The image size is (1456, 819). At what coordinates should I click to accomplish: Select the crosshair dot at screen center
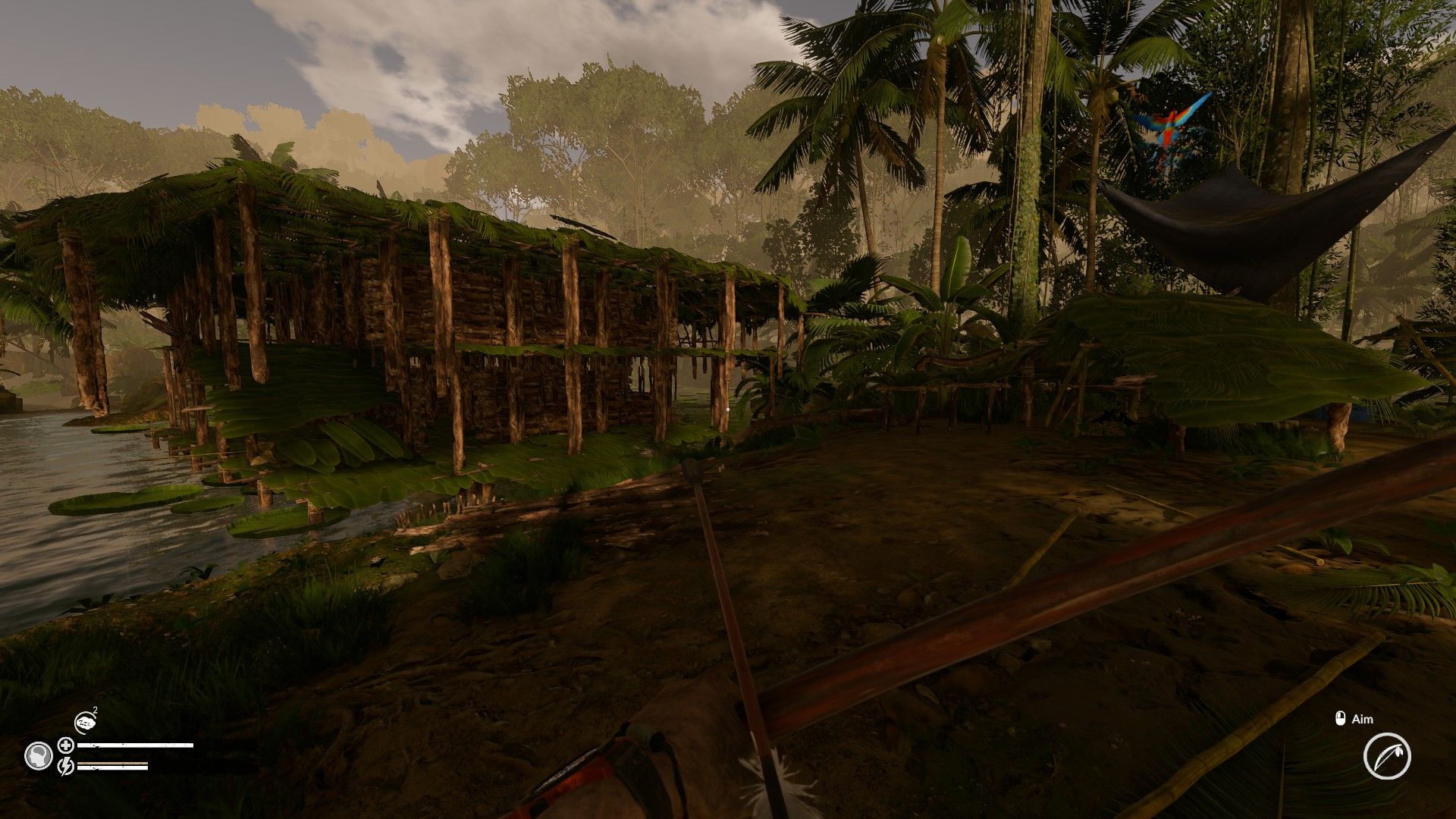click(x=728, y=408)
